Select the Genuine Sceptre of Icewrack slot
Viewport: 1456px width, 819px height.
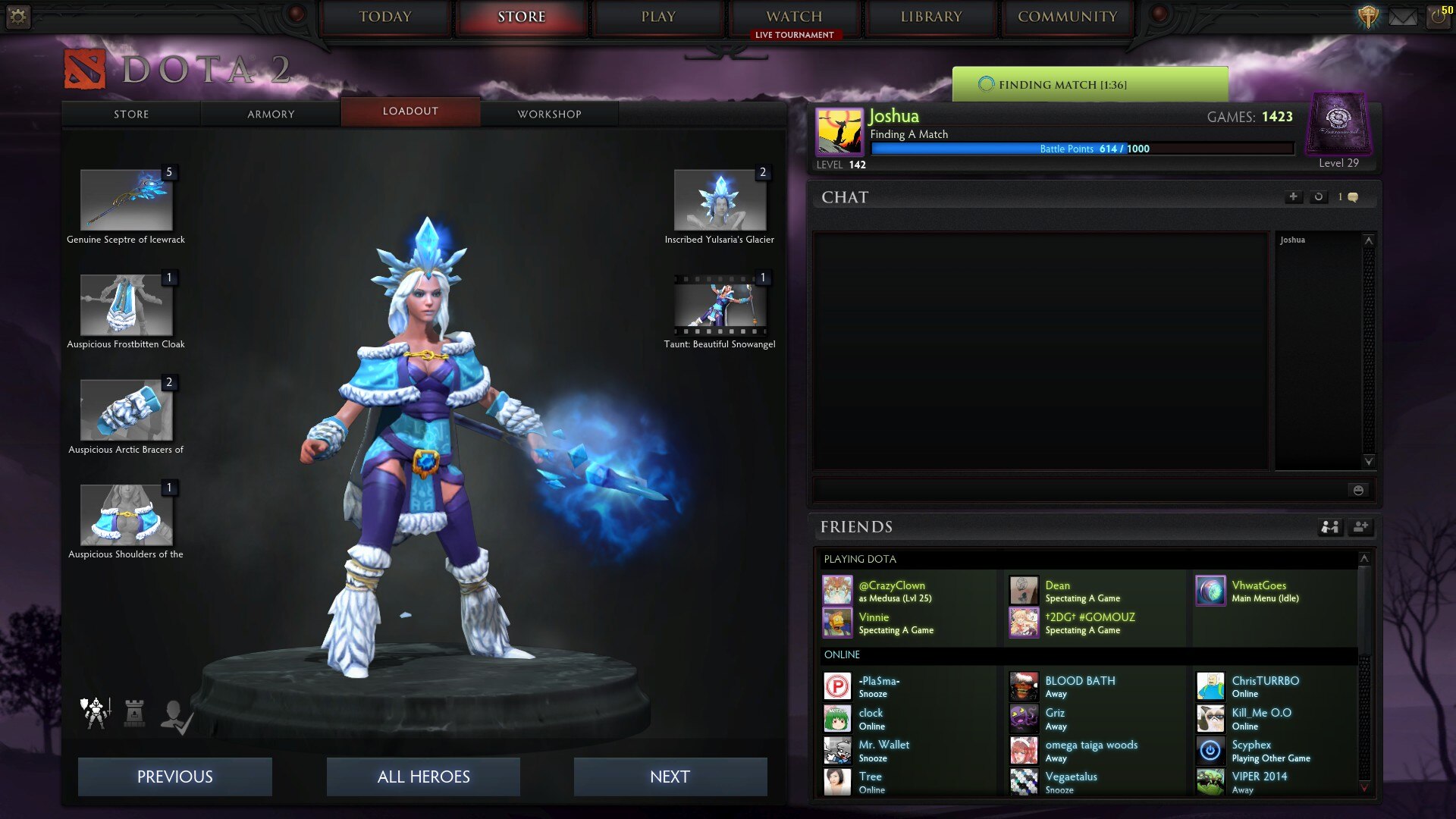point(127,199)
